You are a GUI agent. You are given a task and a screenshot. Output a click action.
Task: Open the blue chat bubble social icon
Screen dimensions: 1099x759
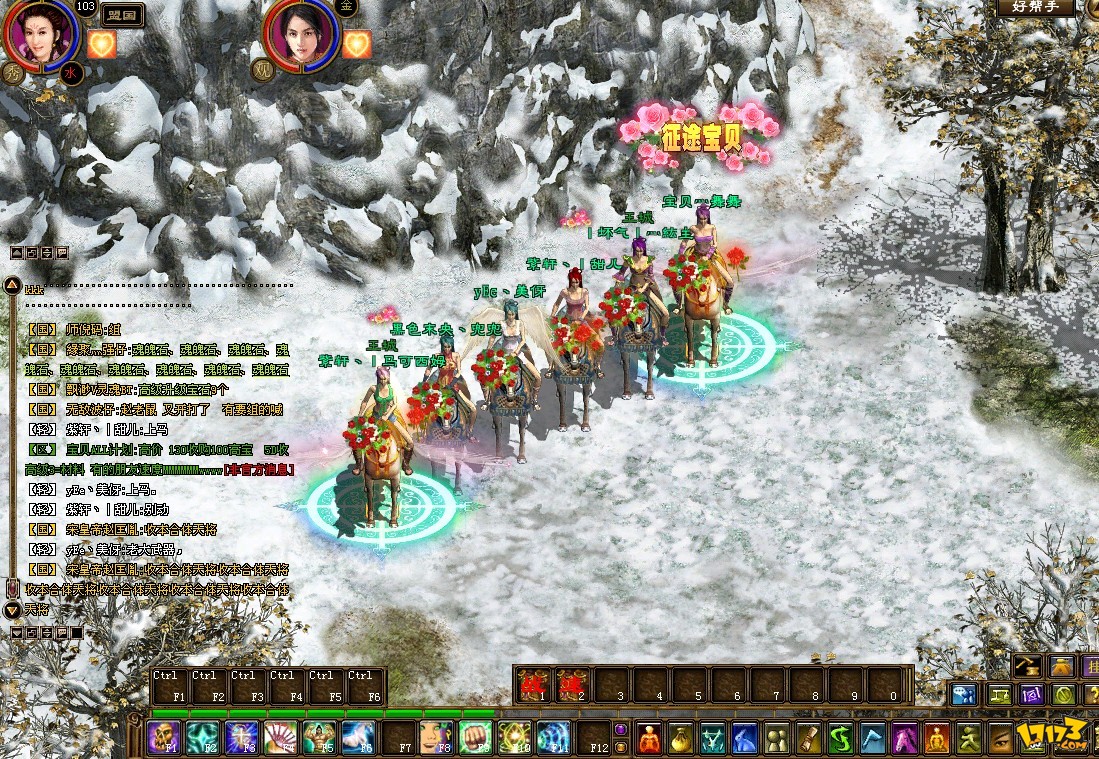(964, 694)
